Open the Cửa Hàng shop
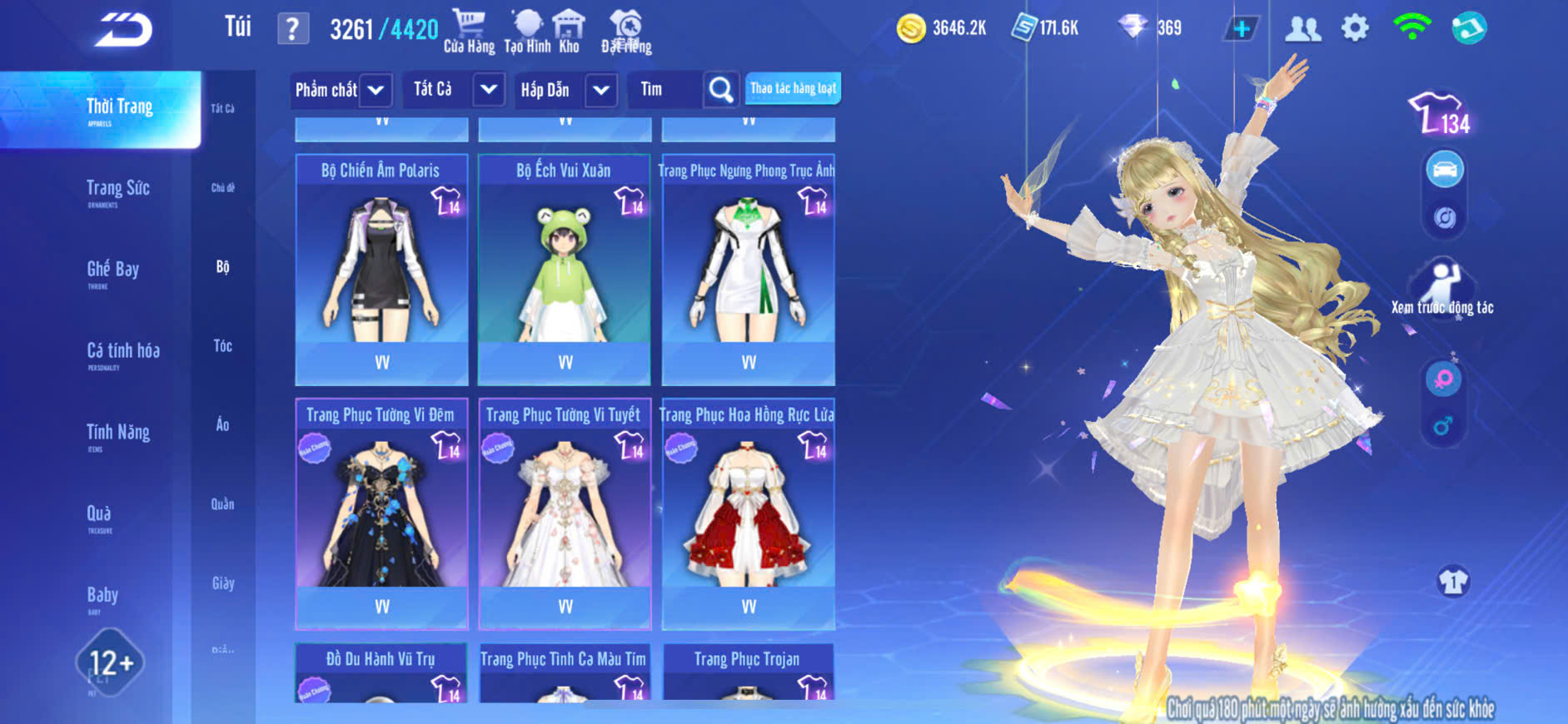1568x724 pixels. tap(469, 31)
